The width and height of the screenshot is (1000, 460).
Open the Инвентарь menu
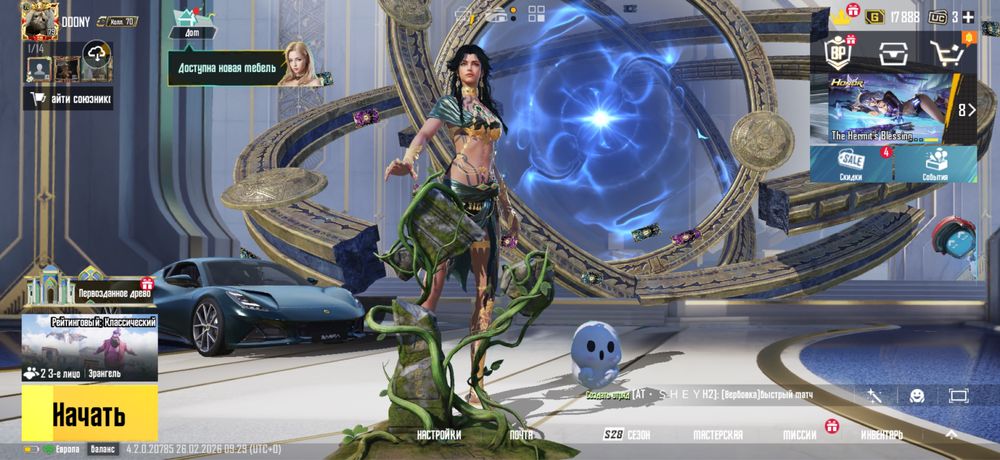882,435
